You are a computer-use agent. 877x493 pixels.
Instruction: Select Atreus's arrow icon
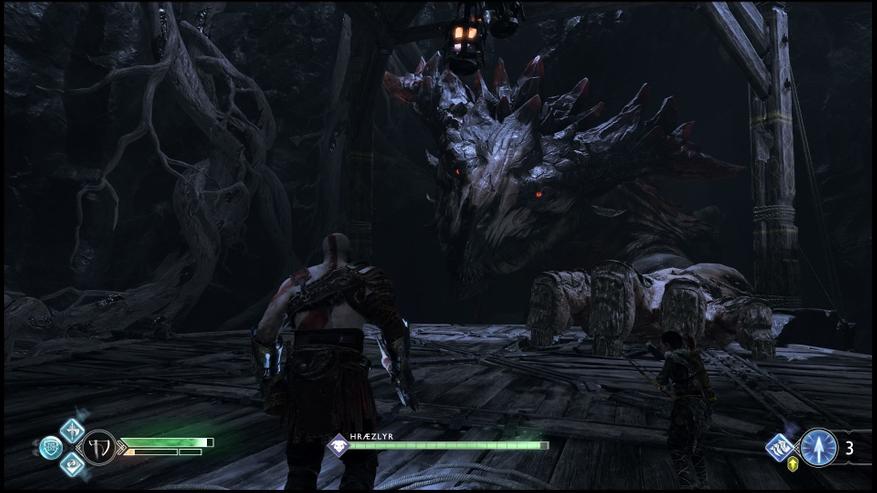819,447
